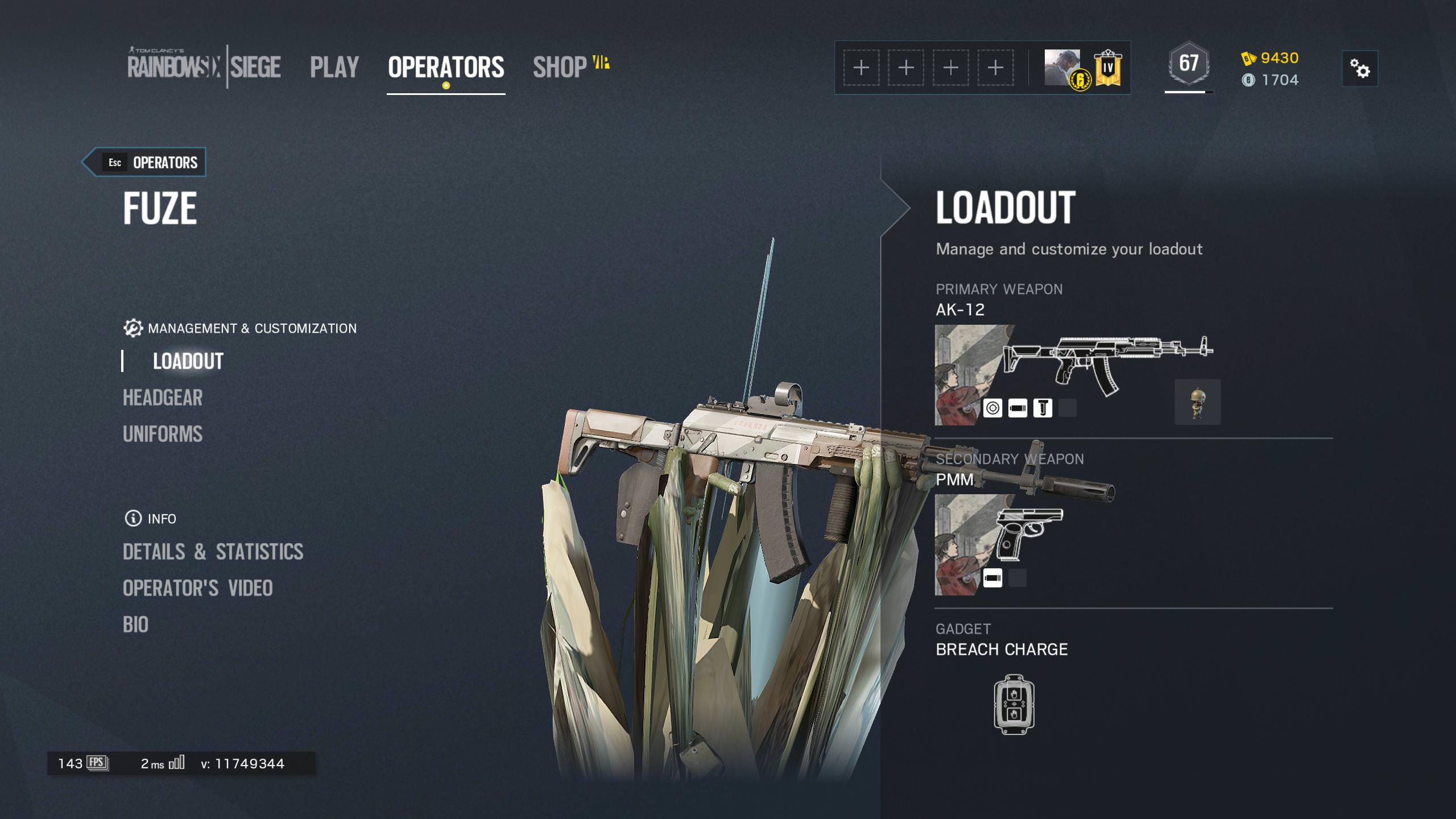Switch to the Play tab
Image resolution: width=1456 pixels, height=819 pixels.
click(334, 67)
